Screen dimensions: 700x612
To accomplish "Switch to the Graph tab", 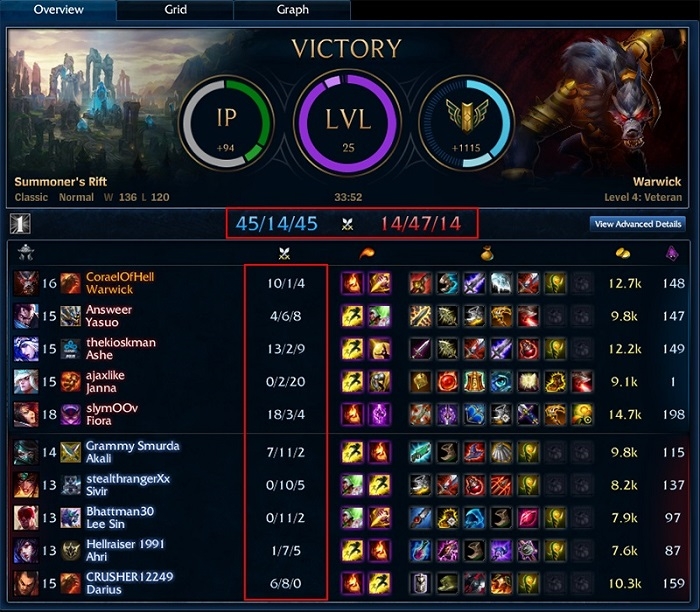I will [x=292, y=10].
